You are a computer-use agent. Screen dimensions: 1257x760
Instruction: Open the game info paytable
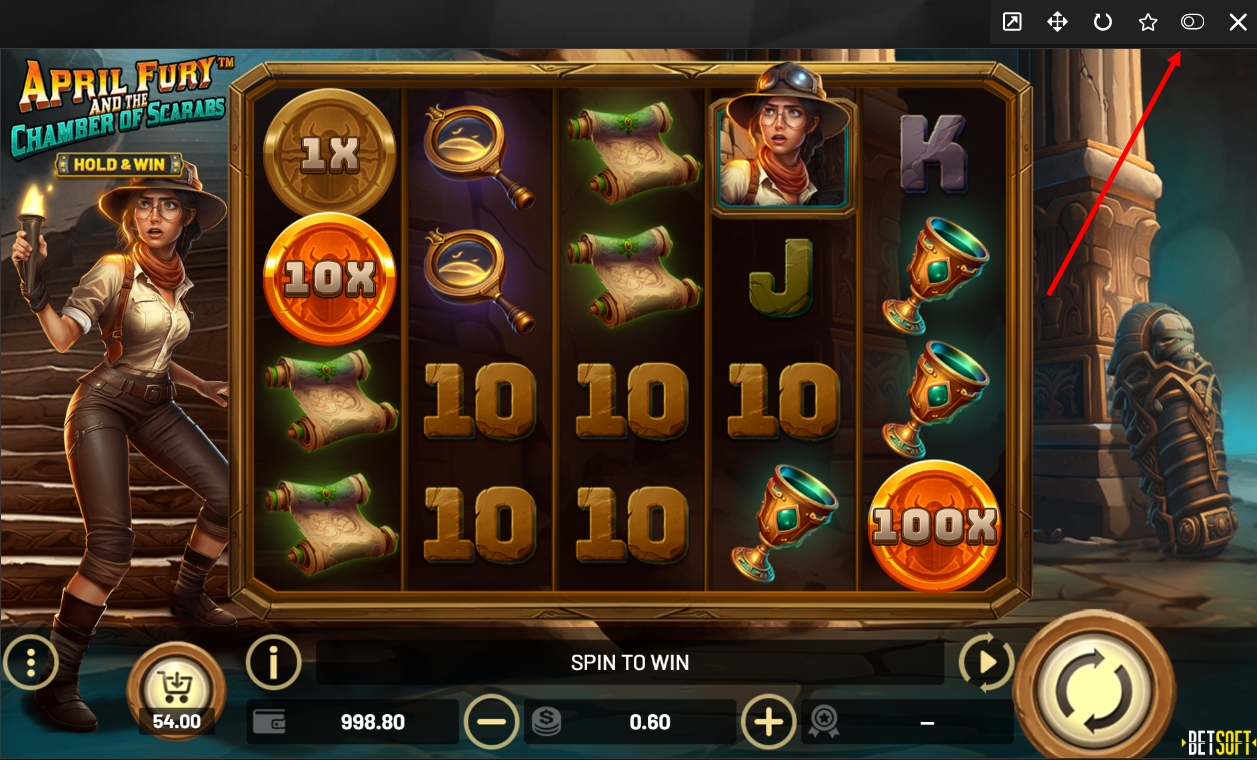273,662
